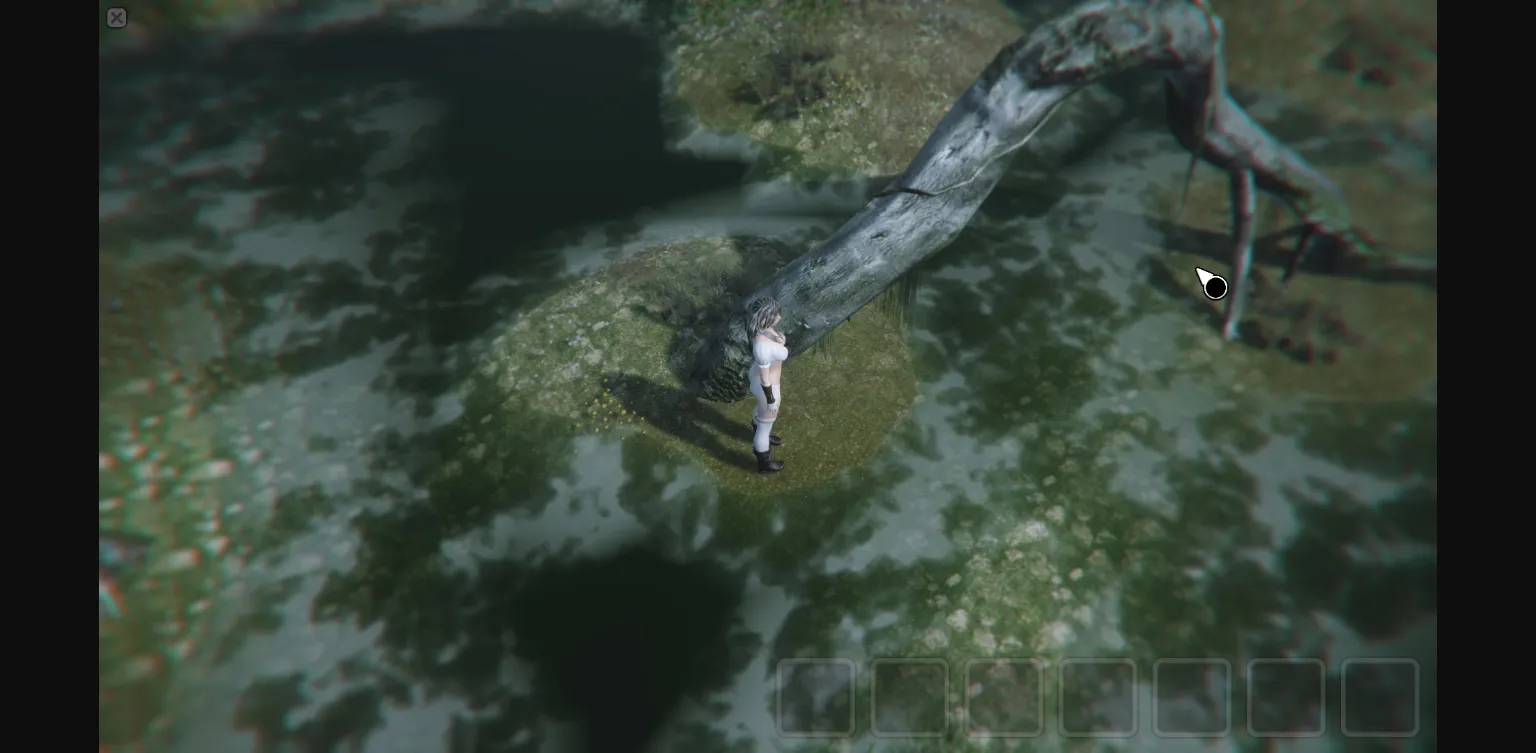Screen dimensions: 1536x753
Task: Click the X button at top left
Action: pos(117,17)
